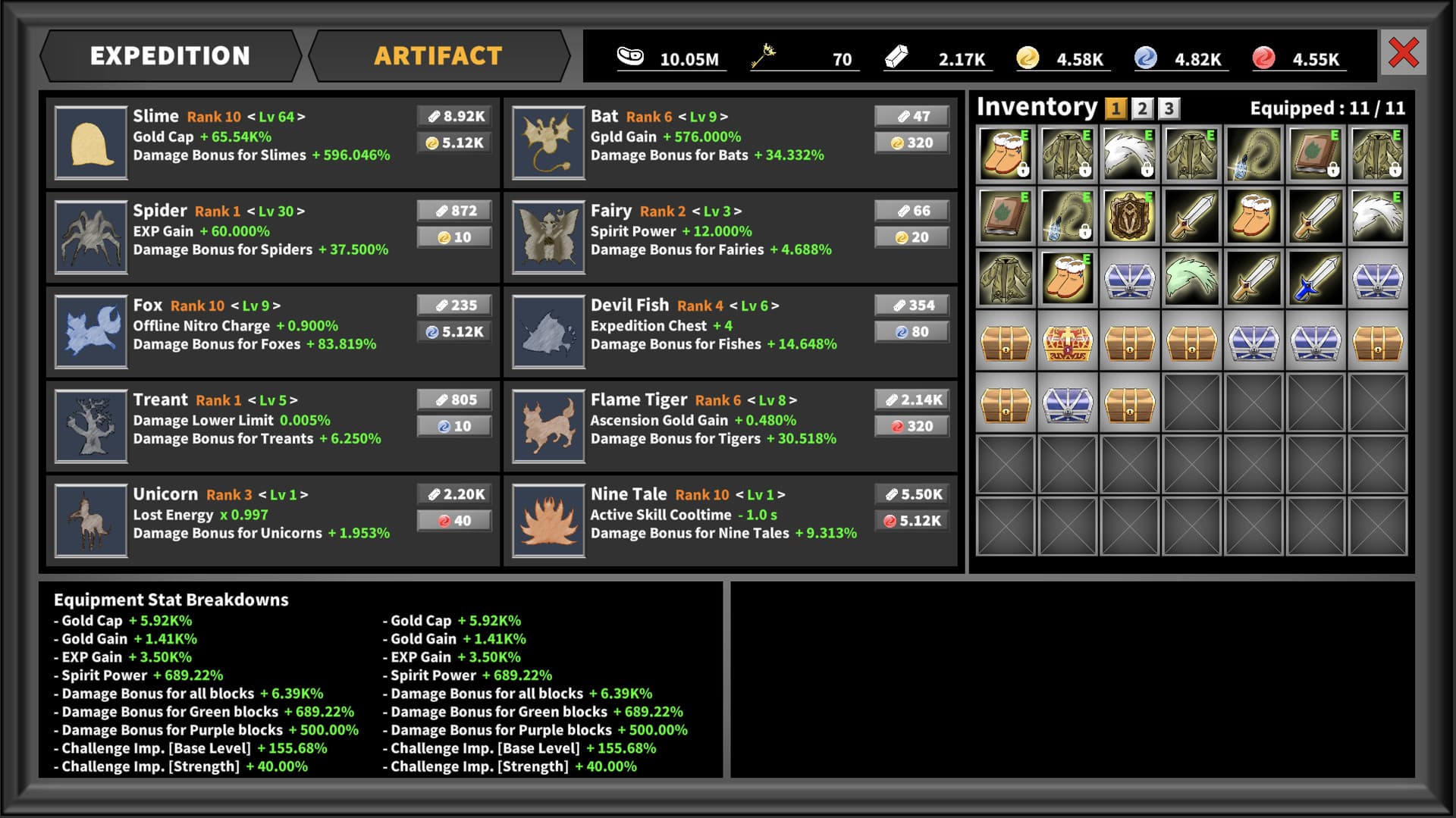Select the Fox artifact icon

(91, 332)
